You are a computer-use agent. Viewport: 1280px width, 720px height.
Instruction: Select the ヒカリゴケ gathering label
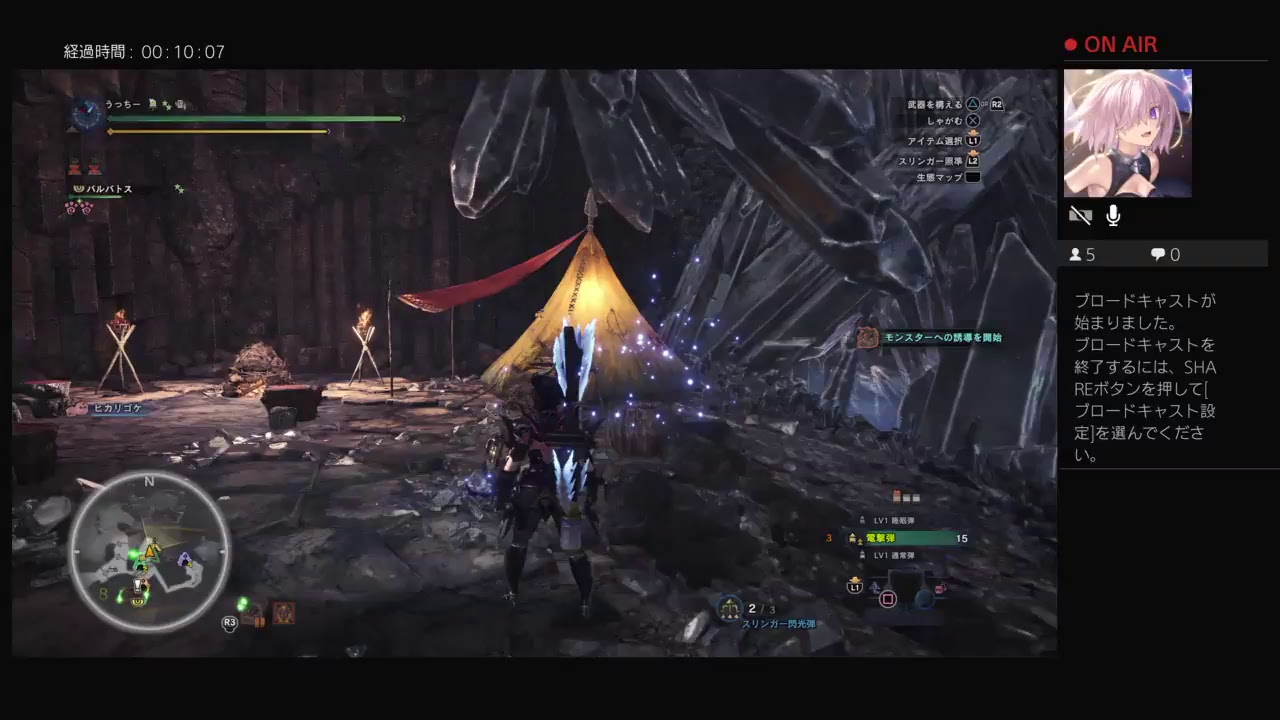point(117,408)
